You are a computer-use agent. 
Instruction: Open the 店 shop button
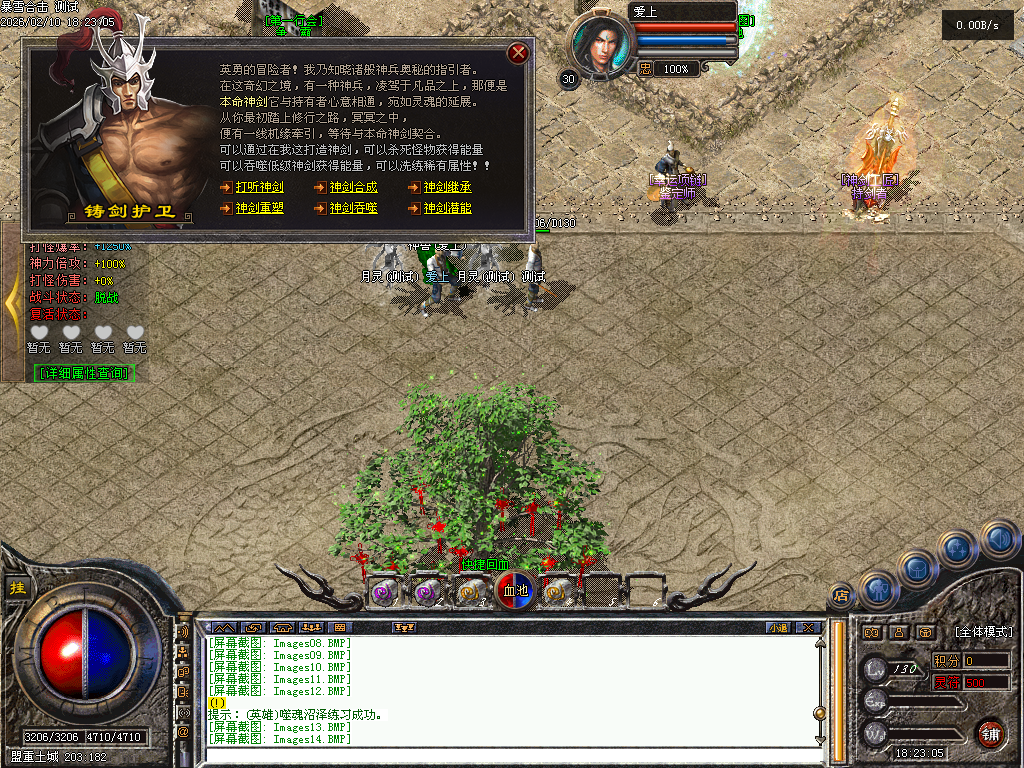tap(840, 597)
